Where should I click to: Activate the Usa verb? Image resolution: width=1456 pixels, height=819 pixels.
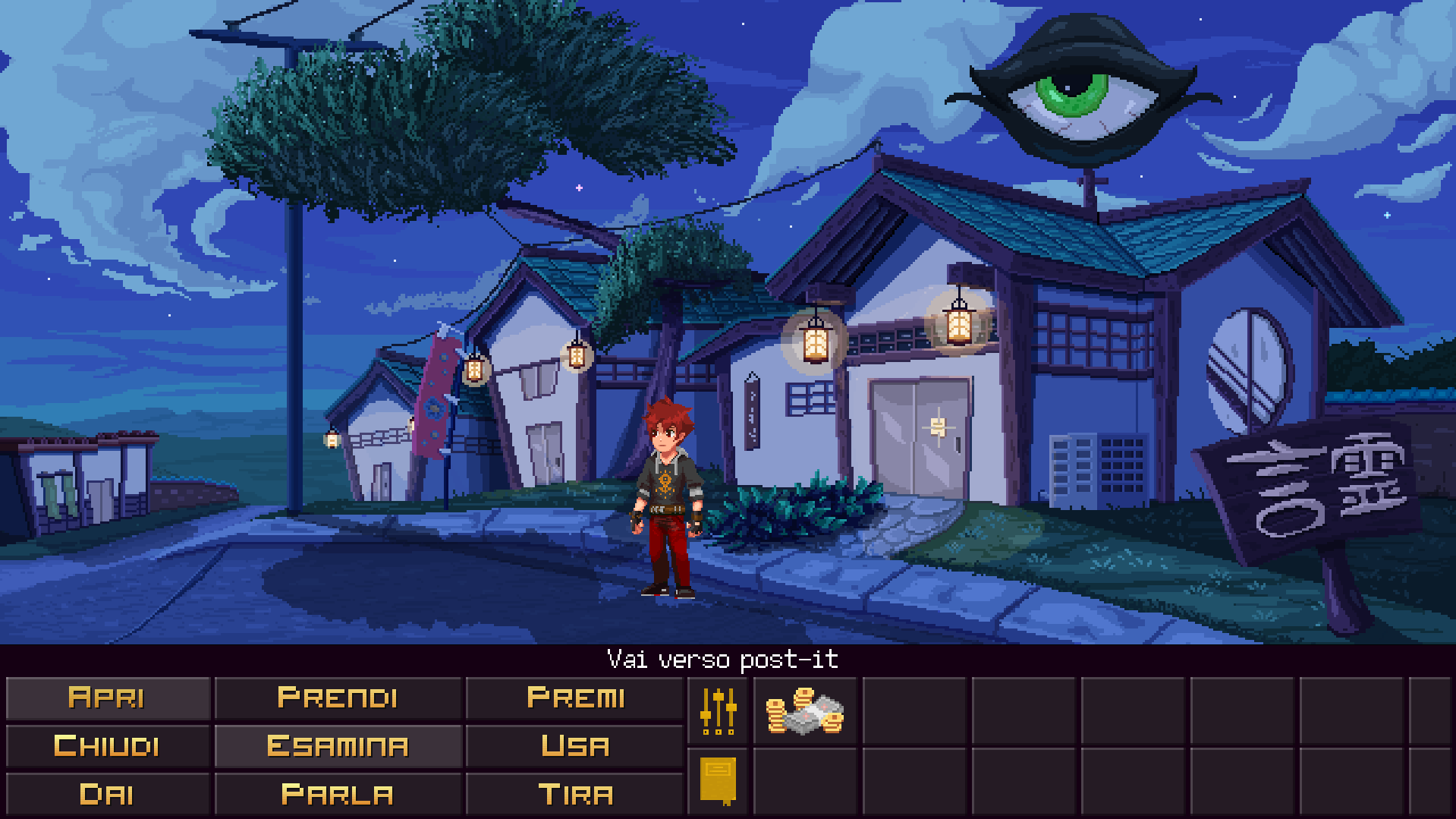(574, 745)
